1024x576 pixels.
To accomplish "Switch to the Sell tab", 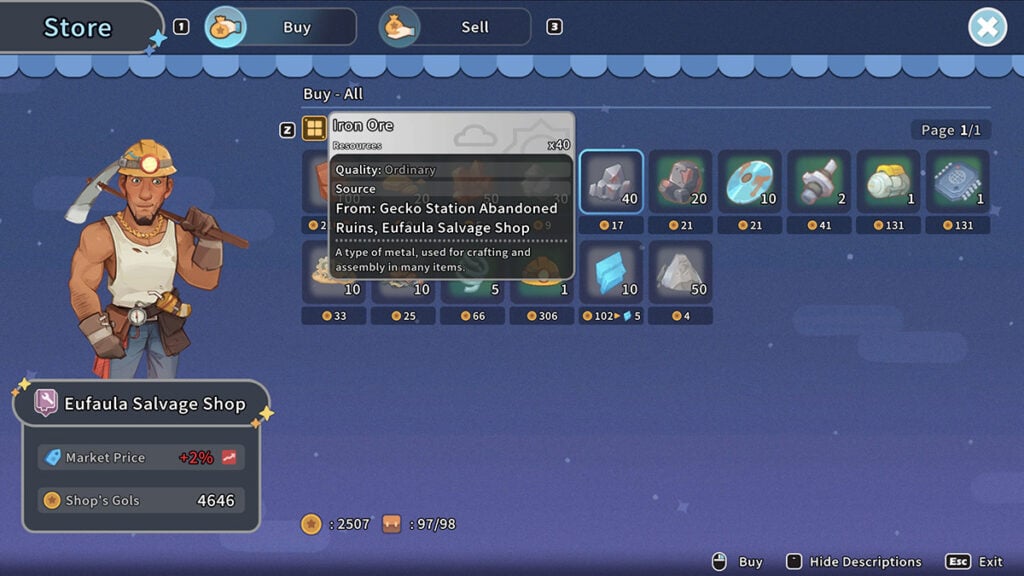I will [455, 27].
